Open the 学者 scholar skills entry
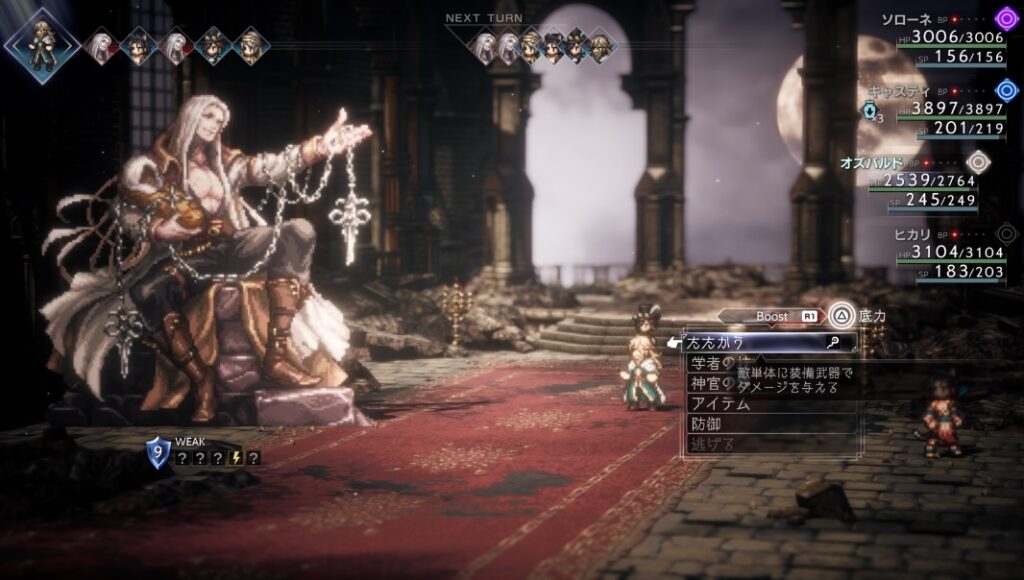Screen dimensions: 1024x580 pos(710,363)
